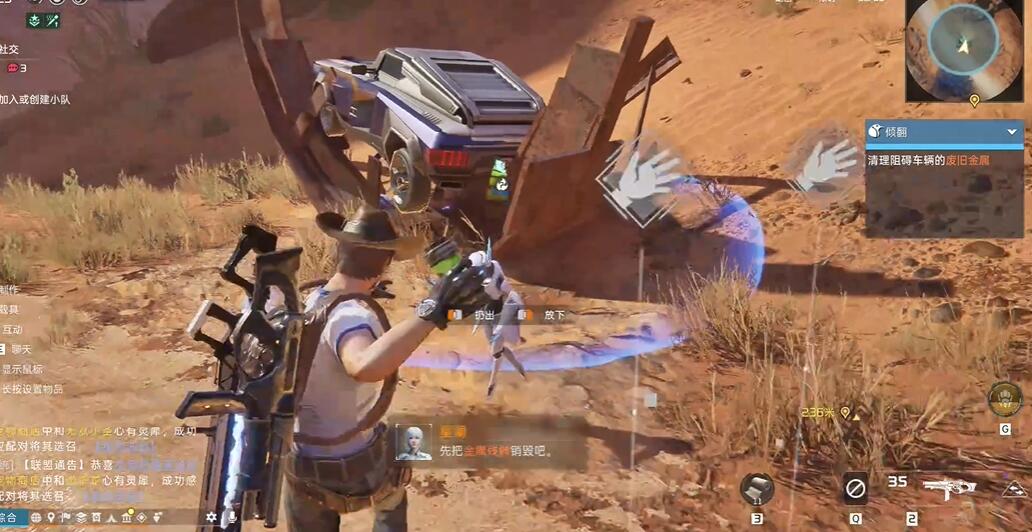Viewport: 1032px width, 532px height.
Task: Click the yellow map pin below the minimap
Action: tap(974, 101)
